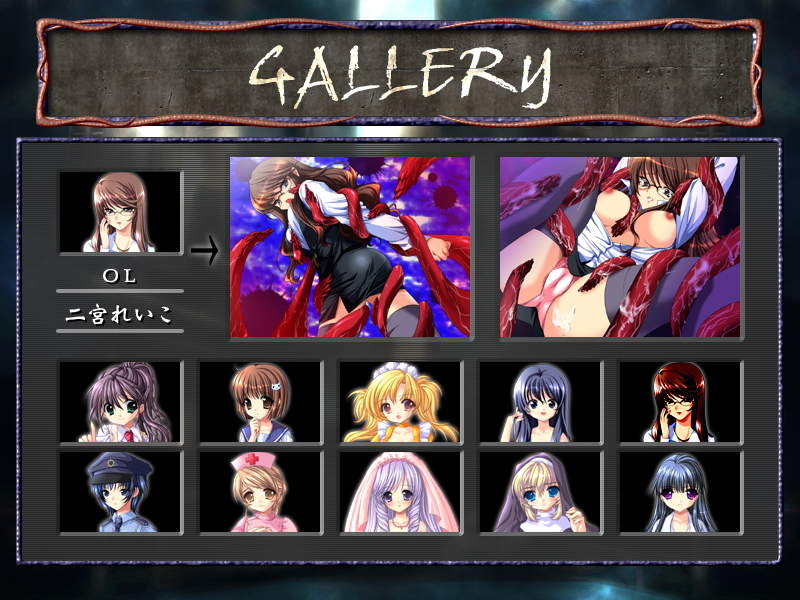The width and height of the screenshot is (800, 600).
Task: Select the police officer portrait
Action: 121,492
